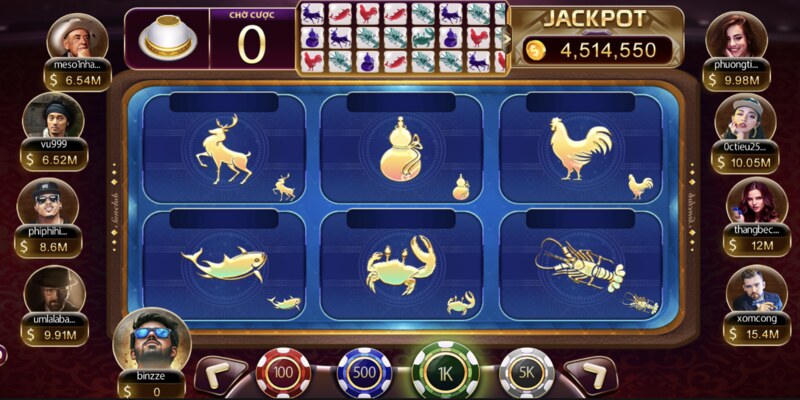The width and height of the screenshot is (800, 400).
Task: Select the red 100 chip
Action: (x=283, y=374)
